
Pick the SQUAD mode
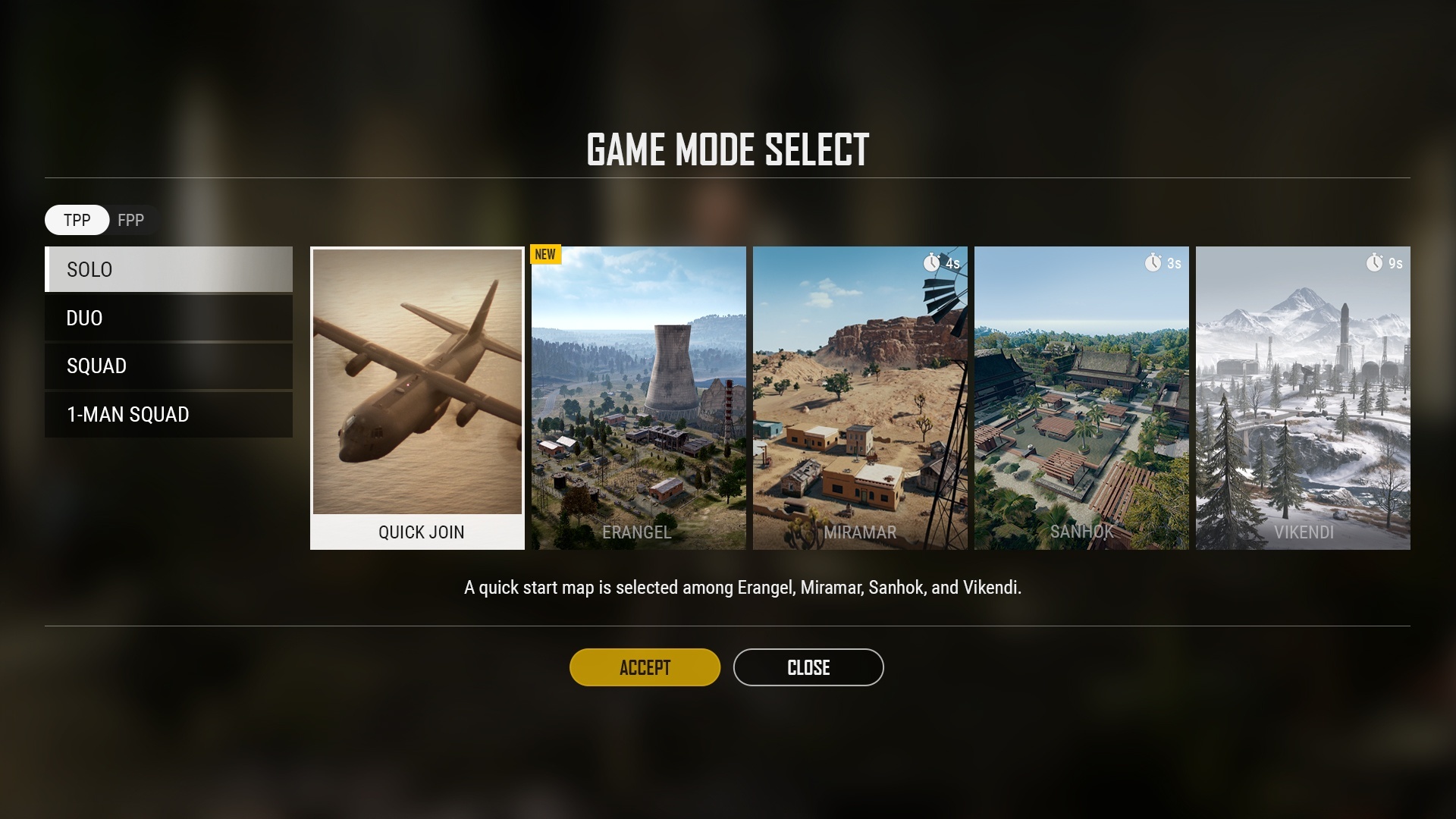[168, 366]
